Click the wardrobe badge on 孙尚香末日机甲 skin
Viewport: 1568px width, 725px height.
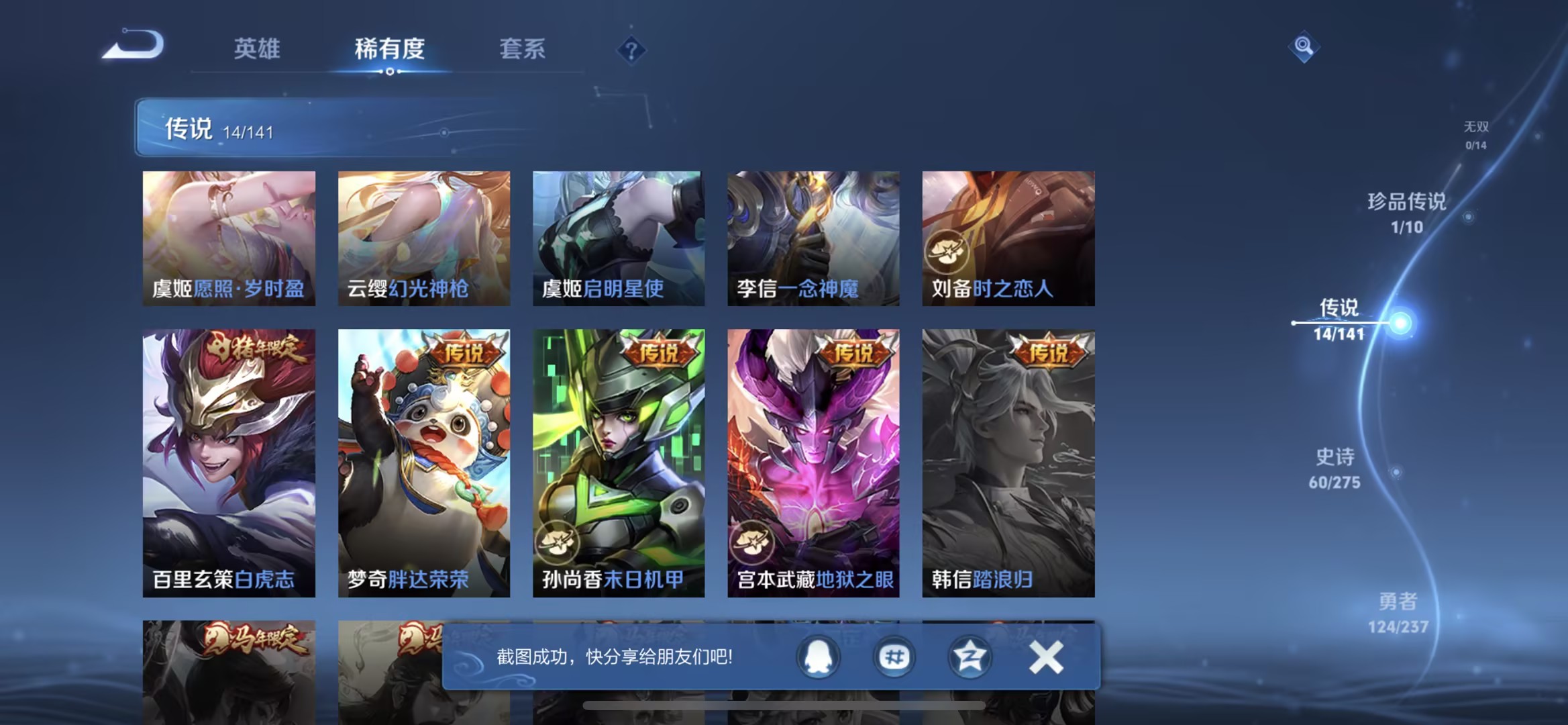[558, 542]
